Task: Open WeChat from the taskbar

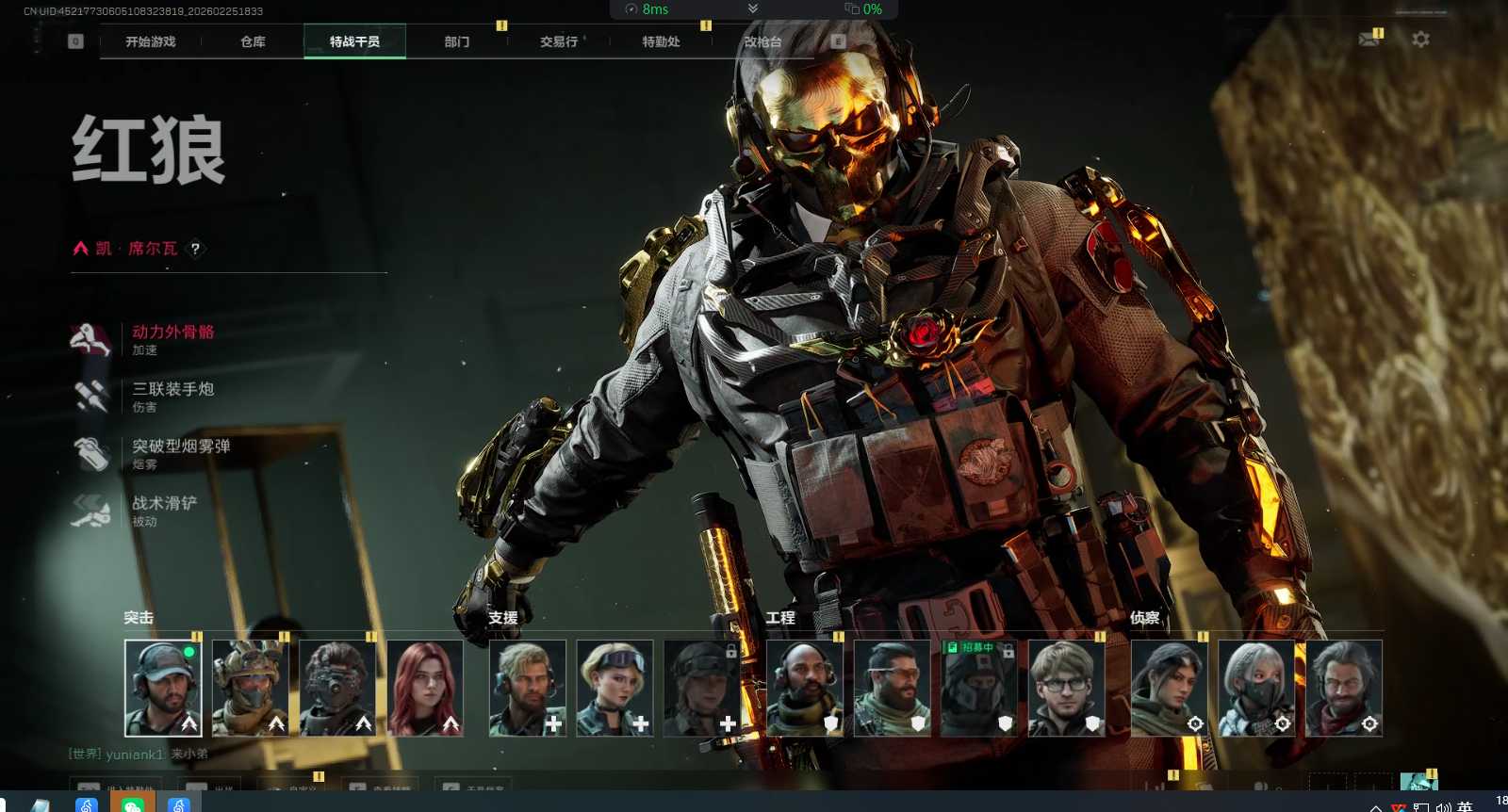Action: [133, 804]
